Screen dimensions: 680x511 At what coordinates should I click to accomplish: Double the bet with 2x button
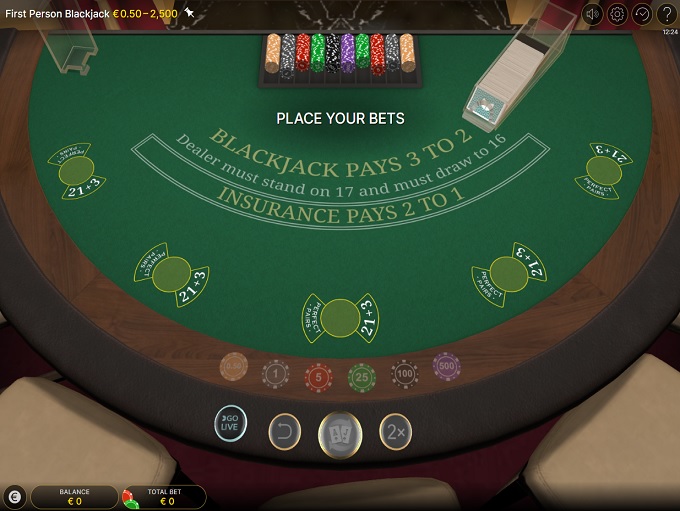coord(395,431)
